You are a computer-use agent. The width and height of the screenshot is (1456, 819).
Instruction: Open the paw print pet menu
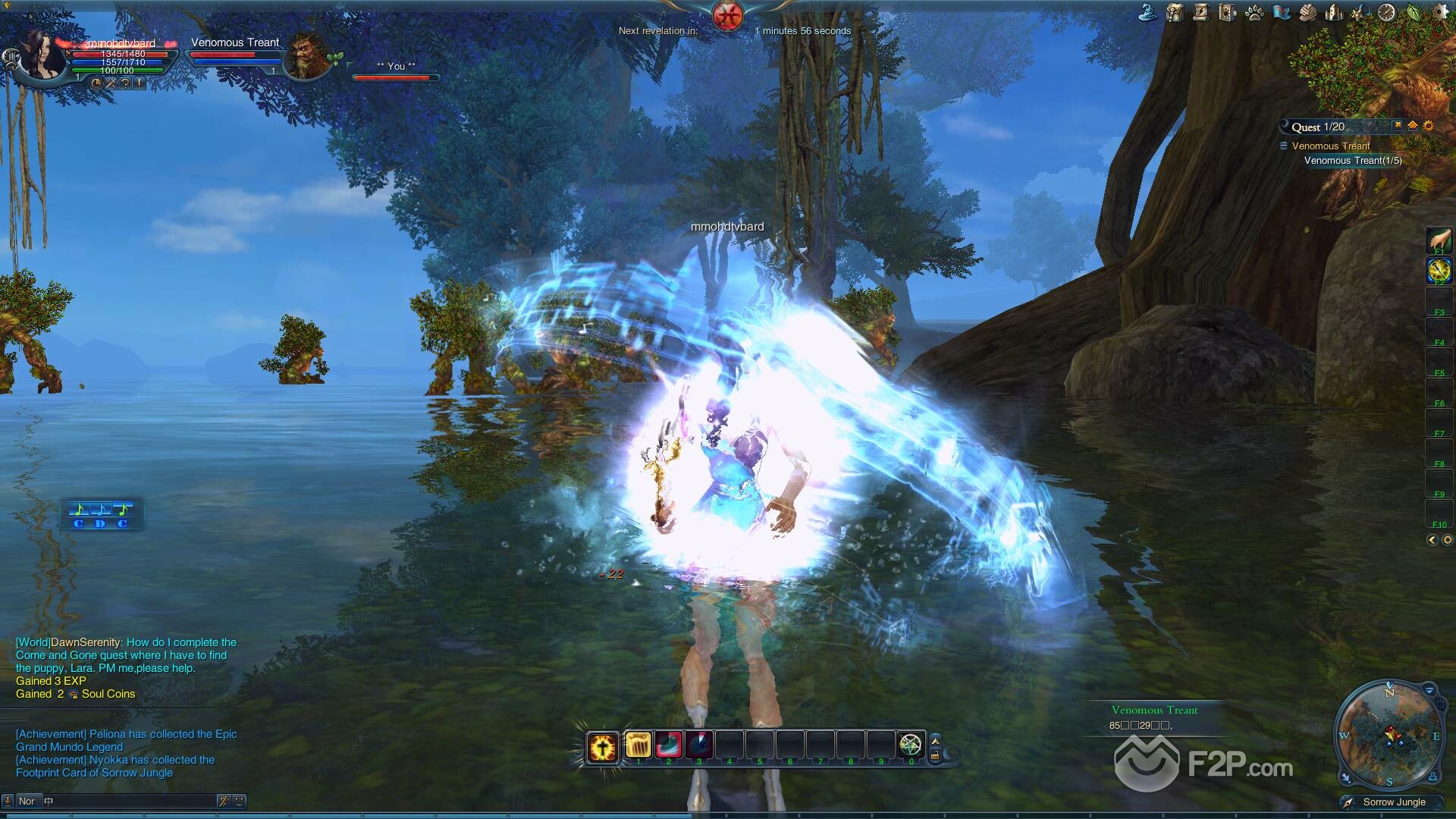coord(1254,12)
